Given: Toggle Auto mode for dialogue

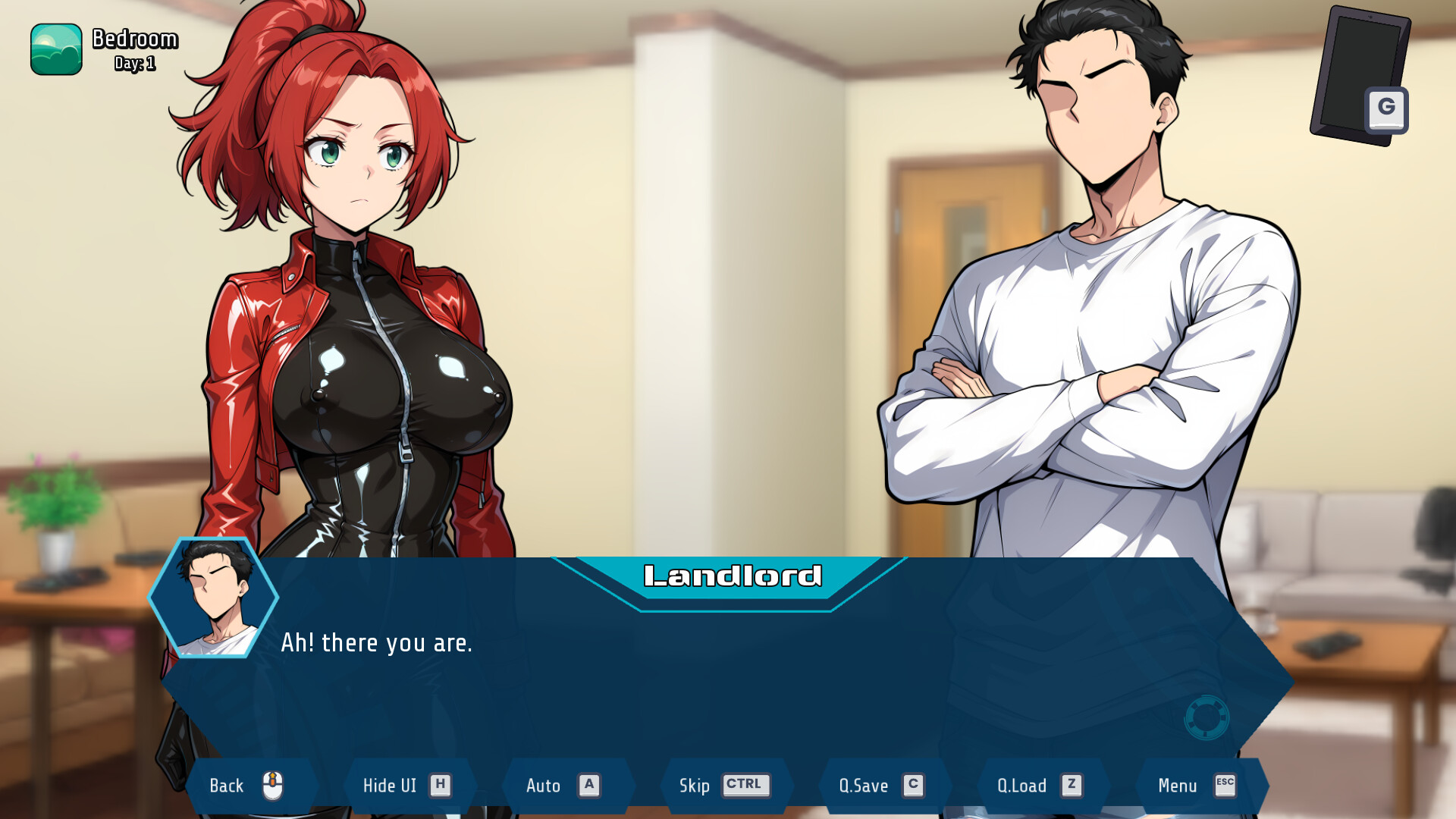Looking at the screenshot, I should point(544,786).
